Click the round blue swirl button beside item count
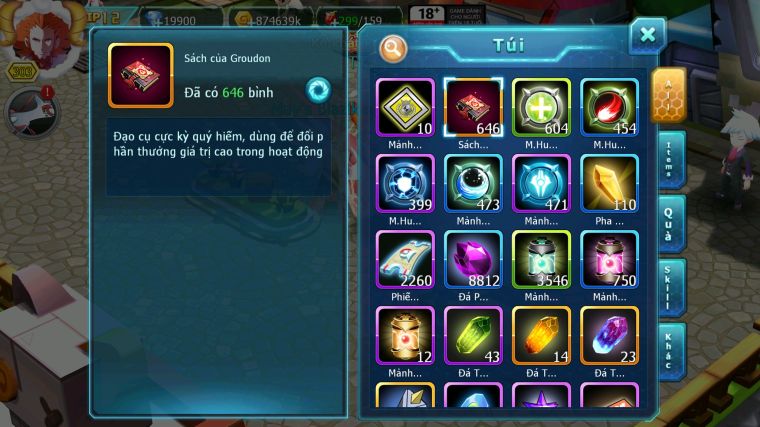Screen dimensions: 760x427 [318, 91]
